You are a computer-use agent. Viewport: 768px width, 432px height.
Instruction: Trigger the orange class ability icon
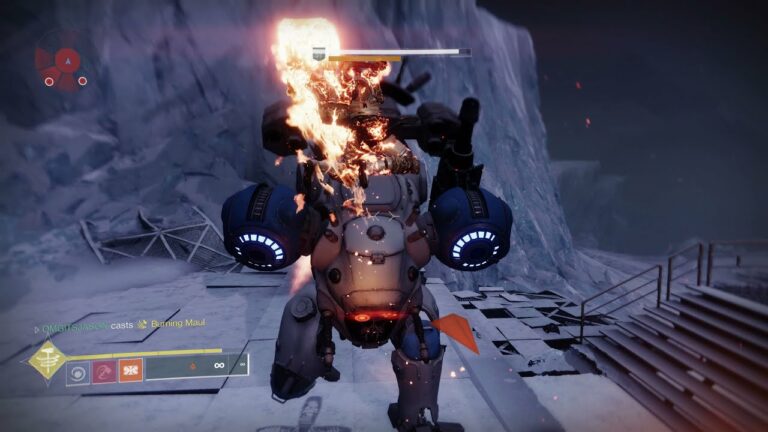[131, 371]
